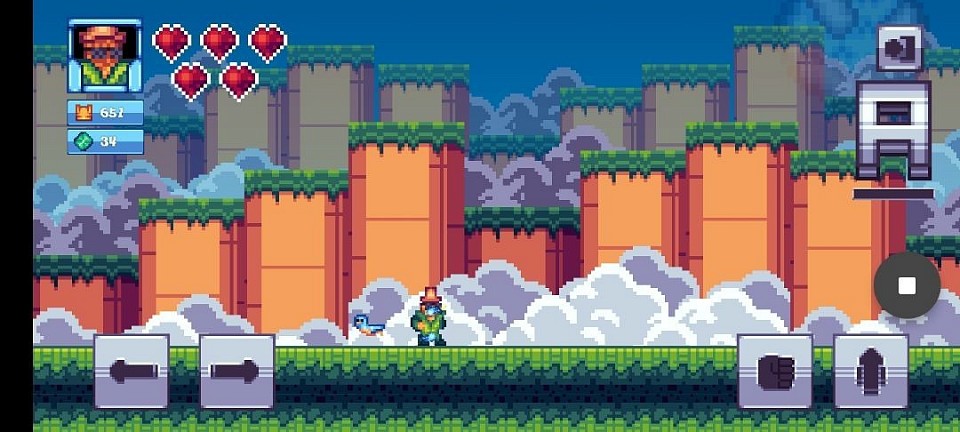Tap the right arrow movement button
The height and width of the screenshot is (432, 960).
pos(237,372)
